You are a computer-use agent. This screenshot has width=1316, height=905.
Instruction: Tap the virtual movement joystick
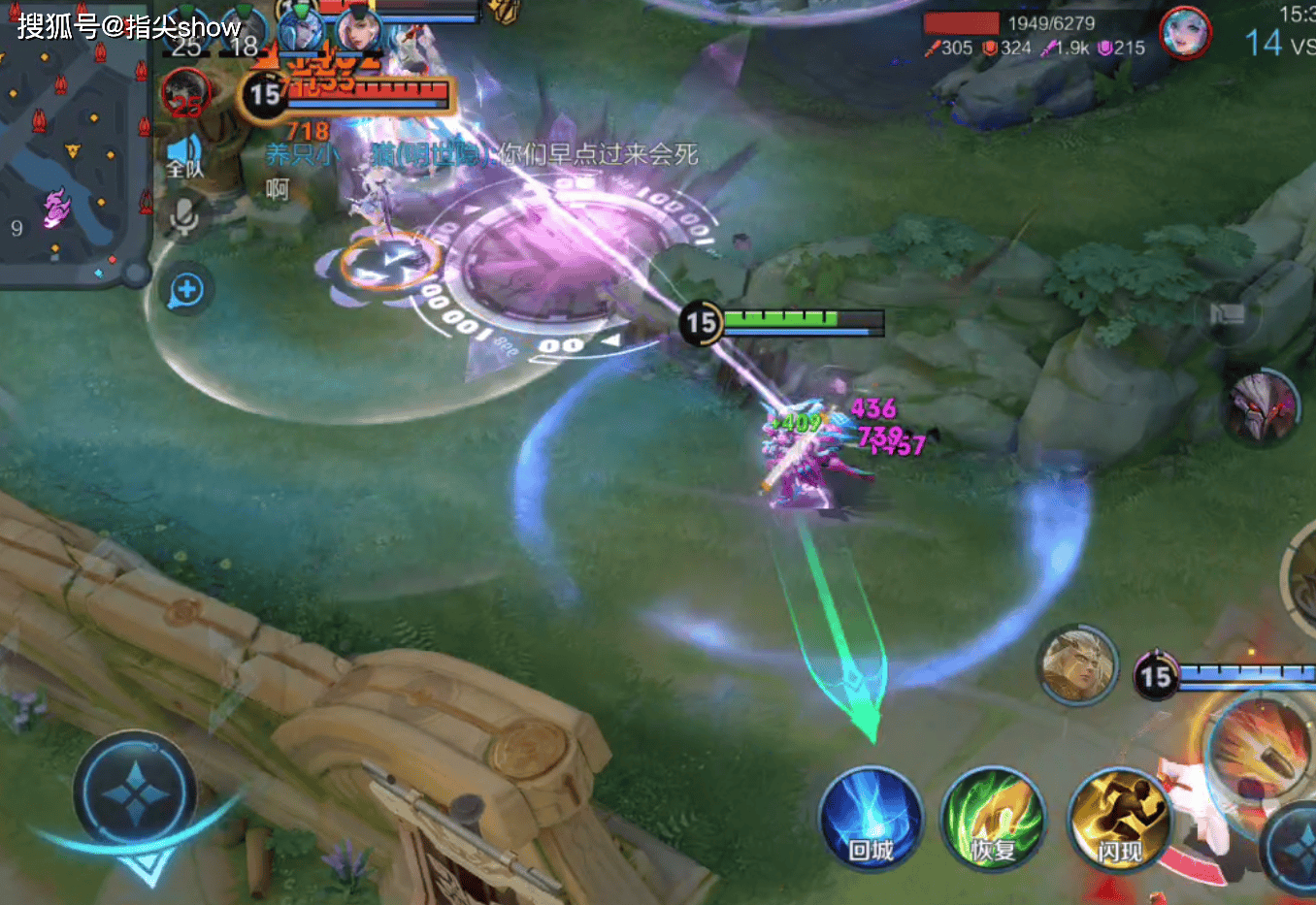pos(136,795)
